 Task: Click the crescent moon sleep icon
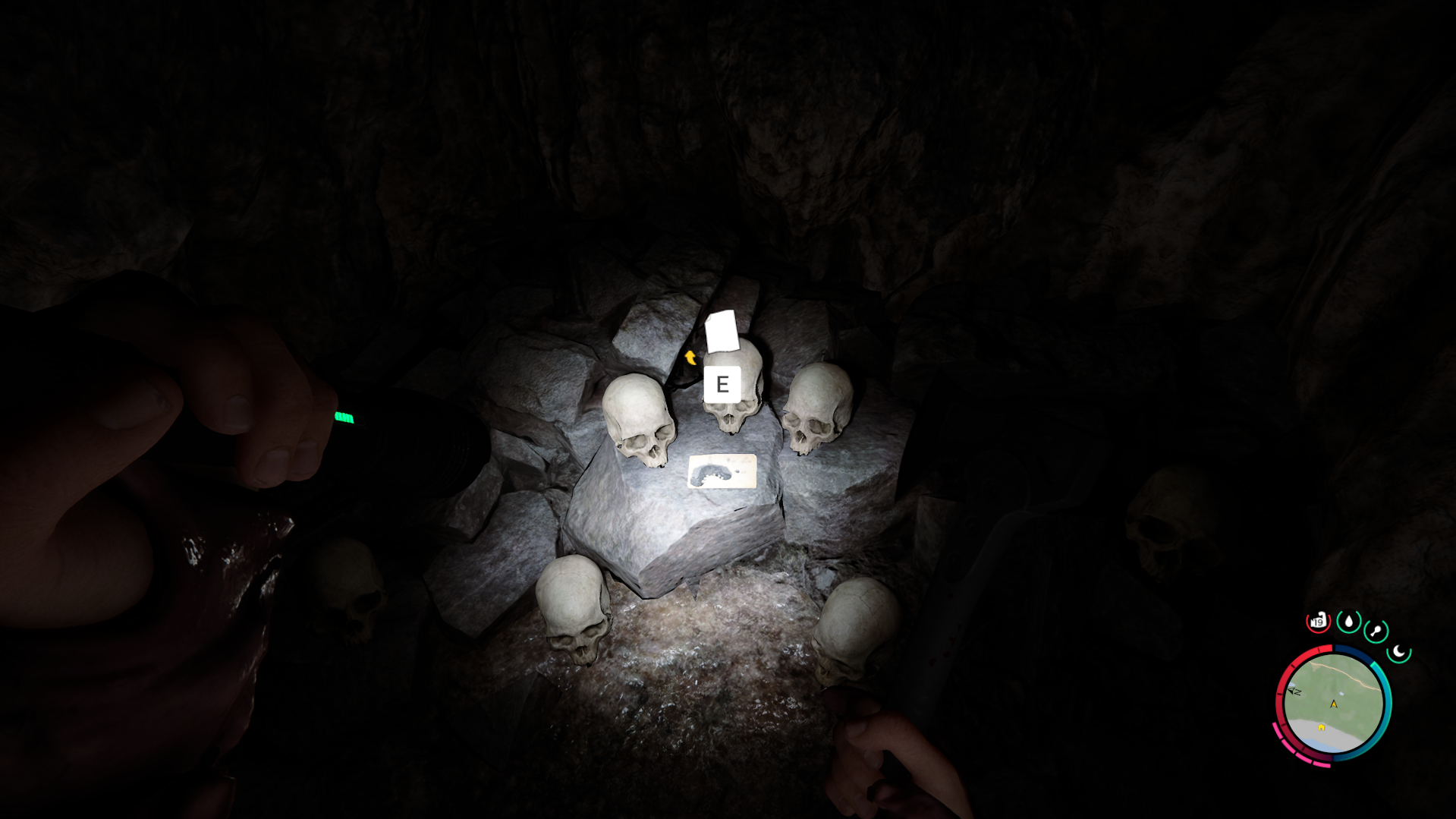[1399, 651]
